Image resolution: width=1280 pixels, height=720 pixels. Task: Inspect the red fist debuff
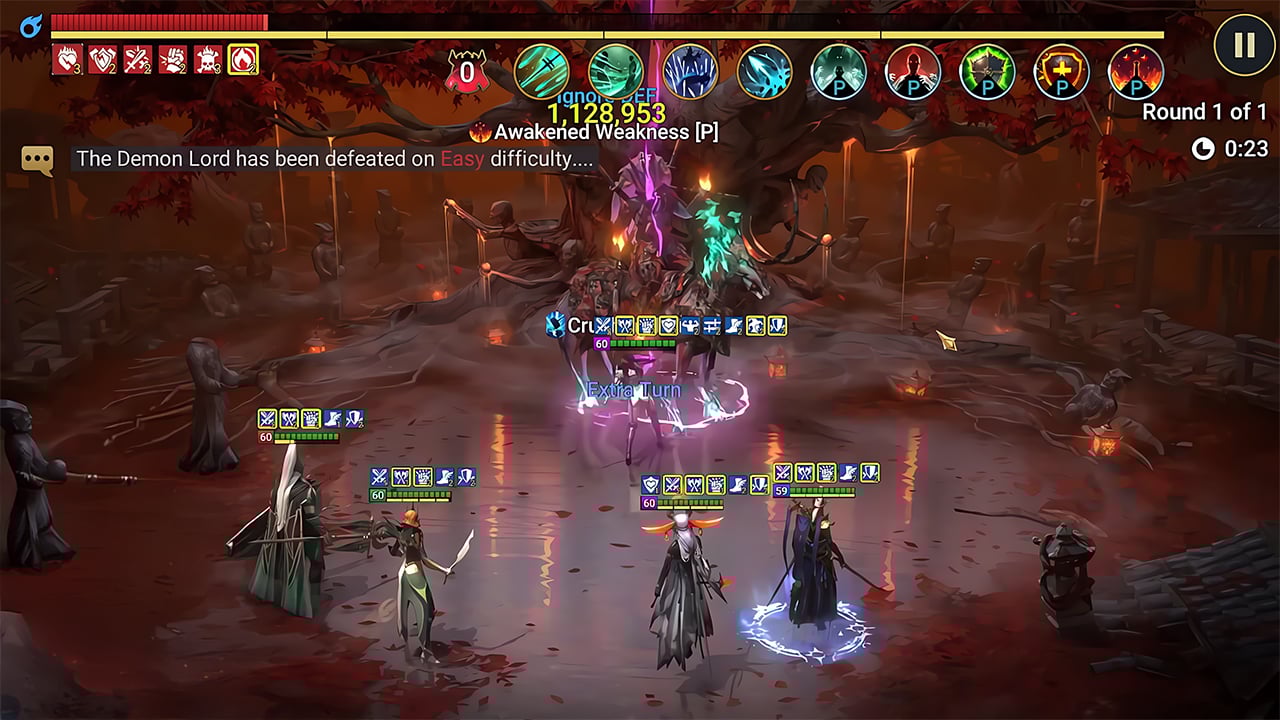click(x=173, y=60)
